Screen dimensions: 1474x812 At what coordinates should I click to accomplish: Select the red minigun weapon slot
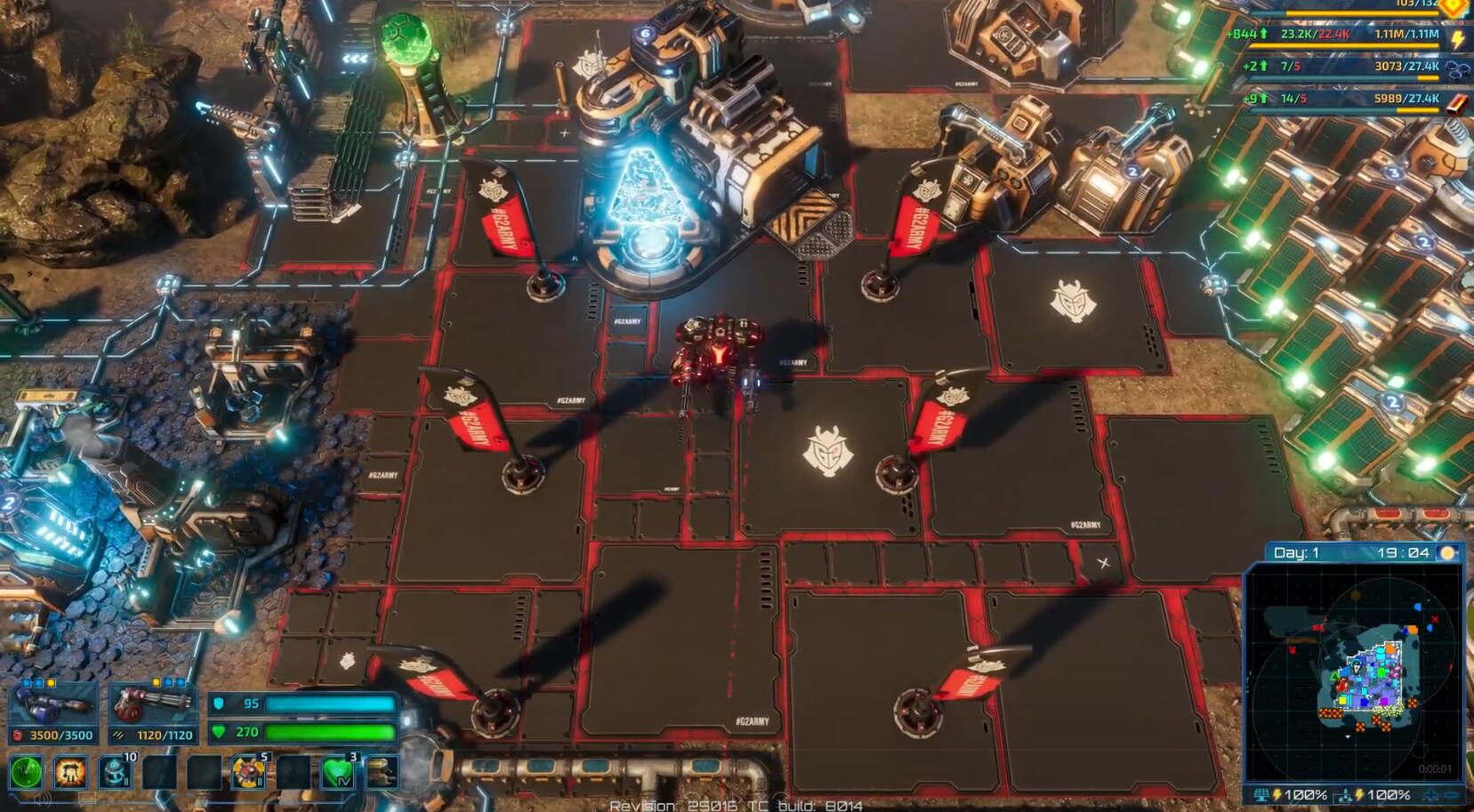pos(152,709)
